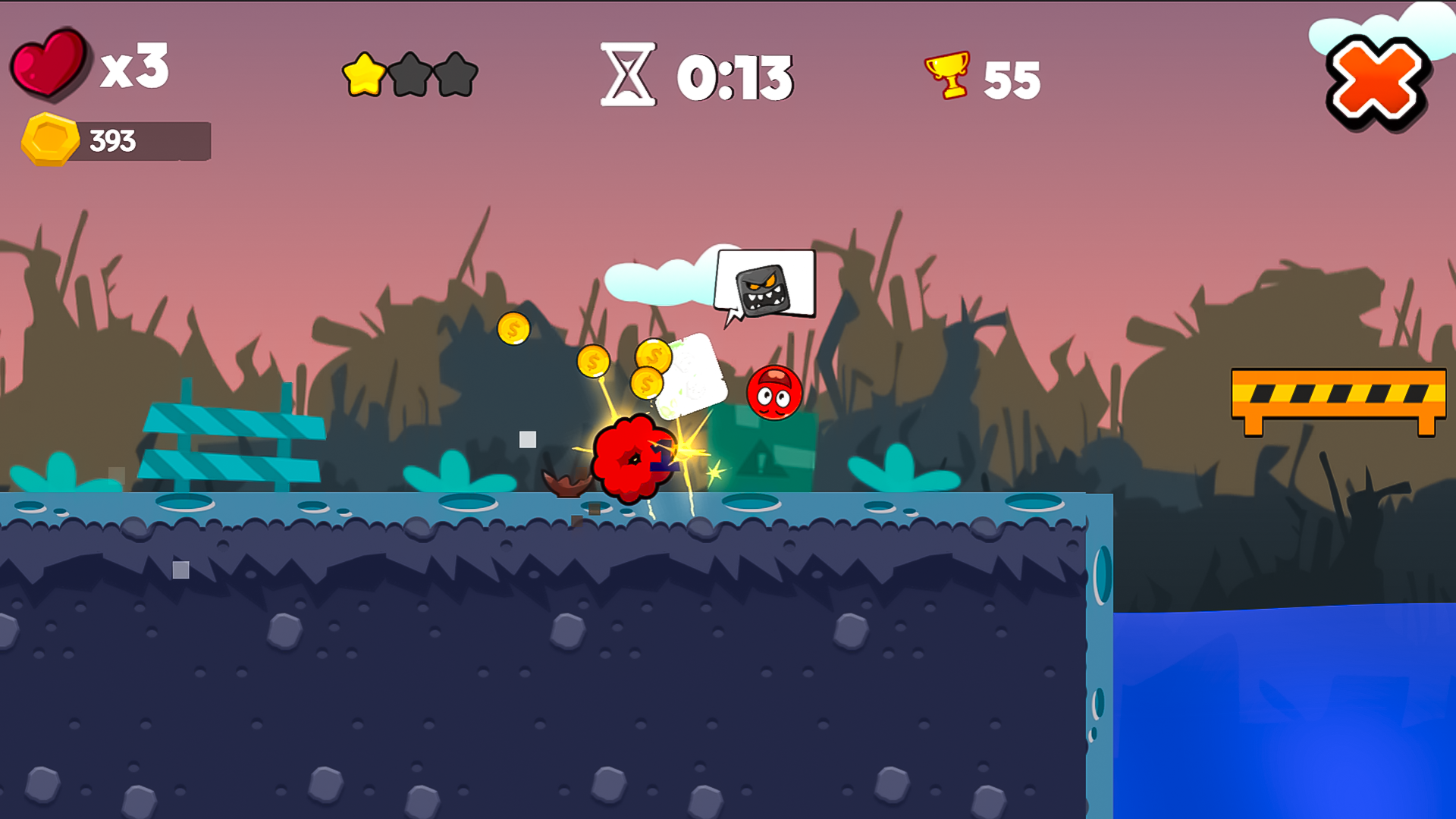The height and width of the screenshot is (819, 1456).
Task: Click the coin count showing 393
Action: pyautogui.click(x=112, y=140)
